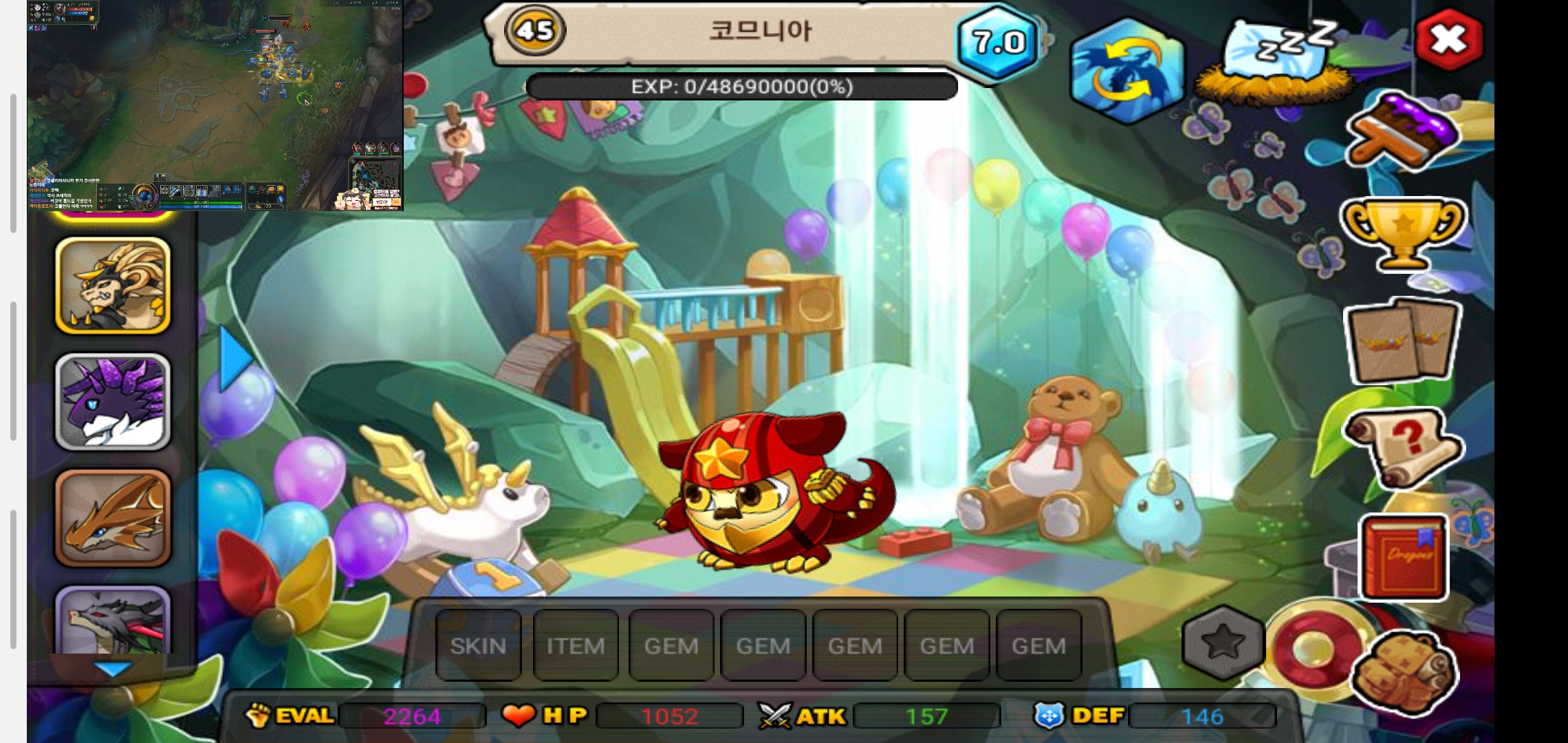Choose the brown winged dragon portrait
The image size is (1568, 743).
click(113, 517)
